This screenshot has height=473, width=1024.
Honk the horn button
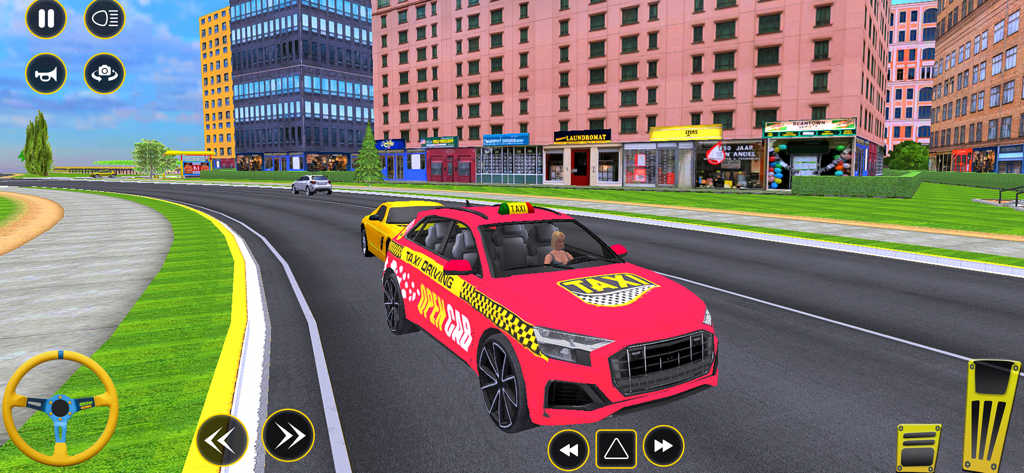46,73
